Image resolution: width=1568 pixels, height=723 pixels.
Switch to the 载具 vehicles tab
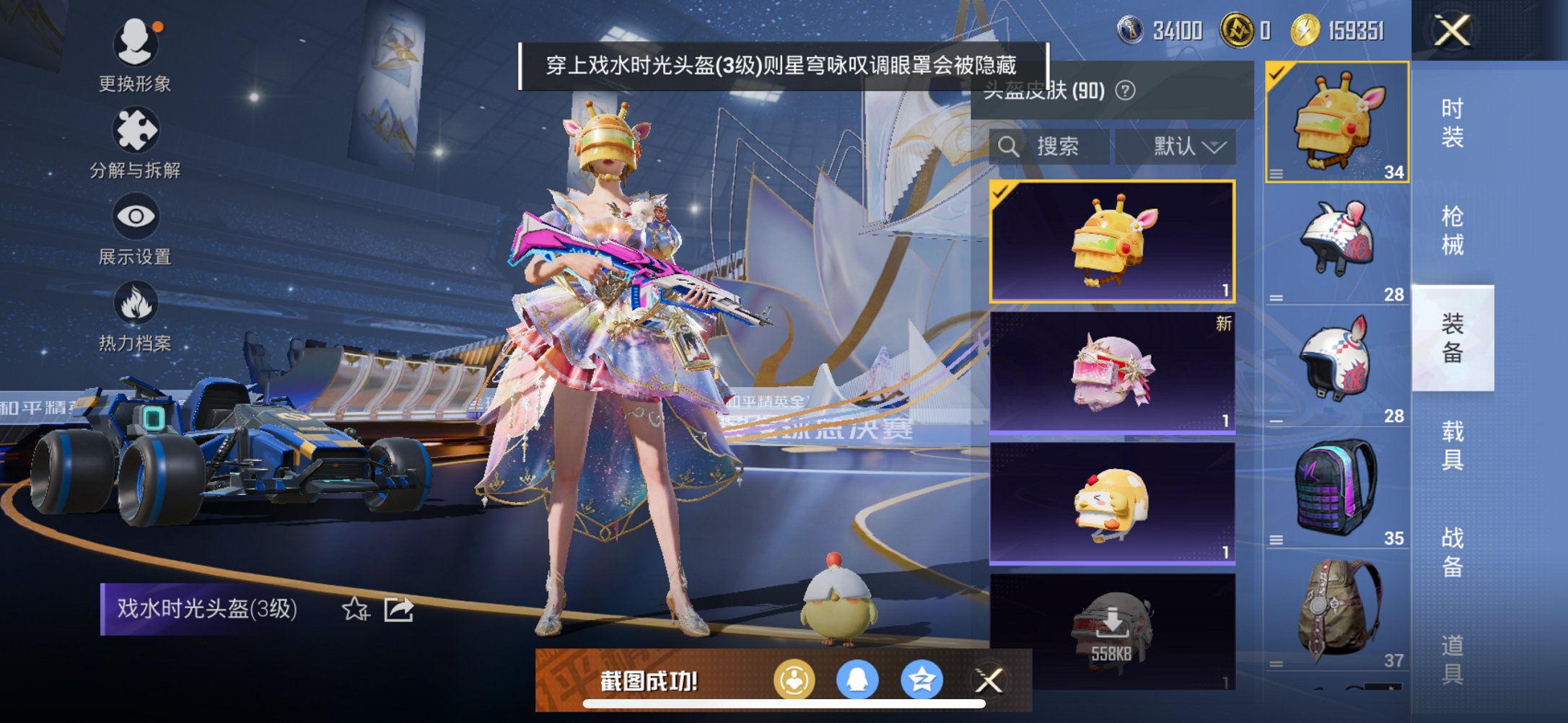[x=1452, y=445]
